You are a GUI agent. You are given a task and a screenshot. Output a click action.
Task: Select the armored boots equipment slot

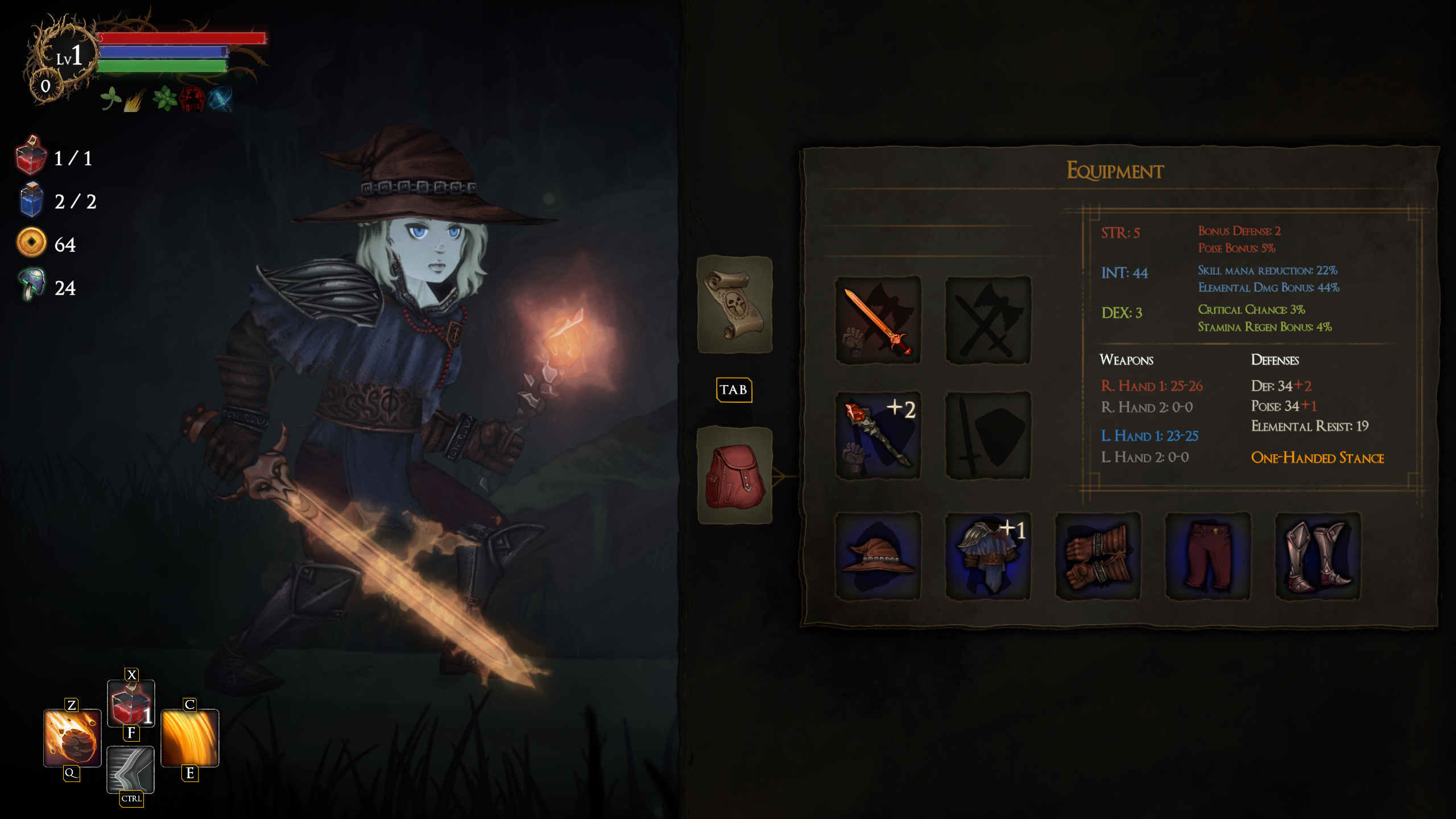[x=1317, y=559]
